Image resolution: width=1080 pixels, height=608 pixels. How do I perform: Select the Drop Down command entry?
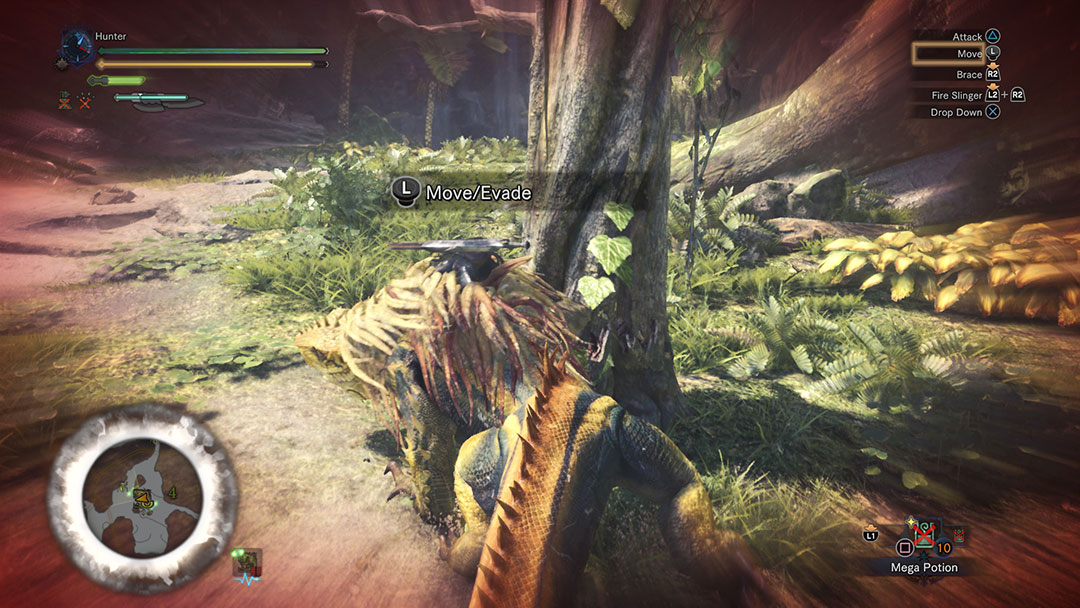coord(957,113)
